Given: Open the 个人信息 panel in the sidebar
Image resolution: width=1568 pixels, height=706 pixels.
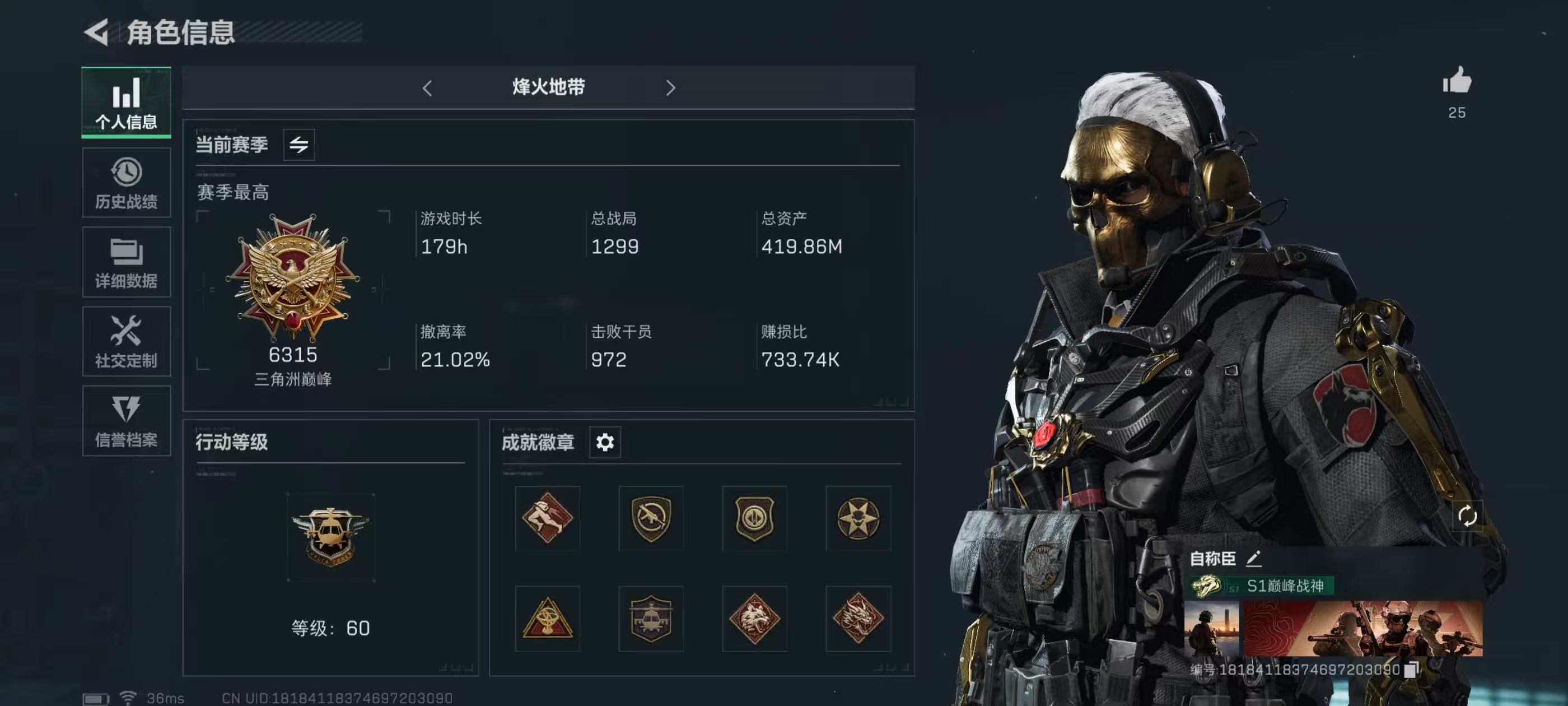Looking at the screenshot, I should 125,102.
